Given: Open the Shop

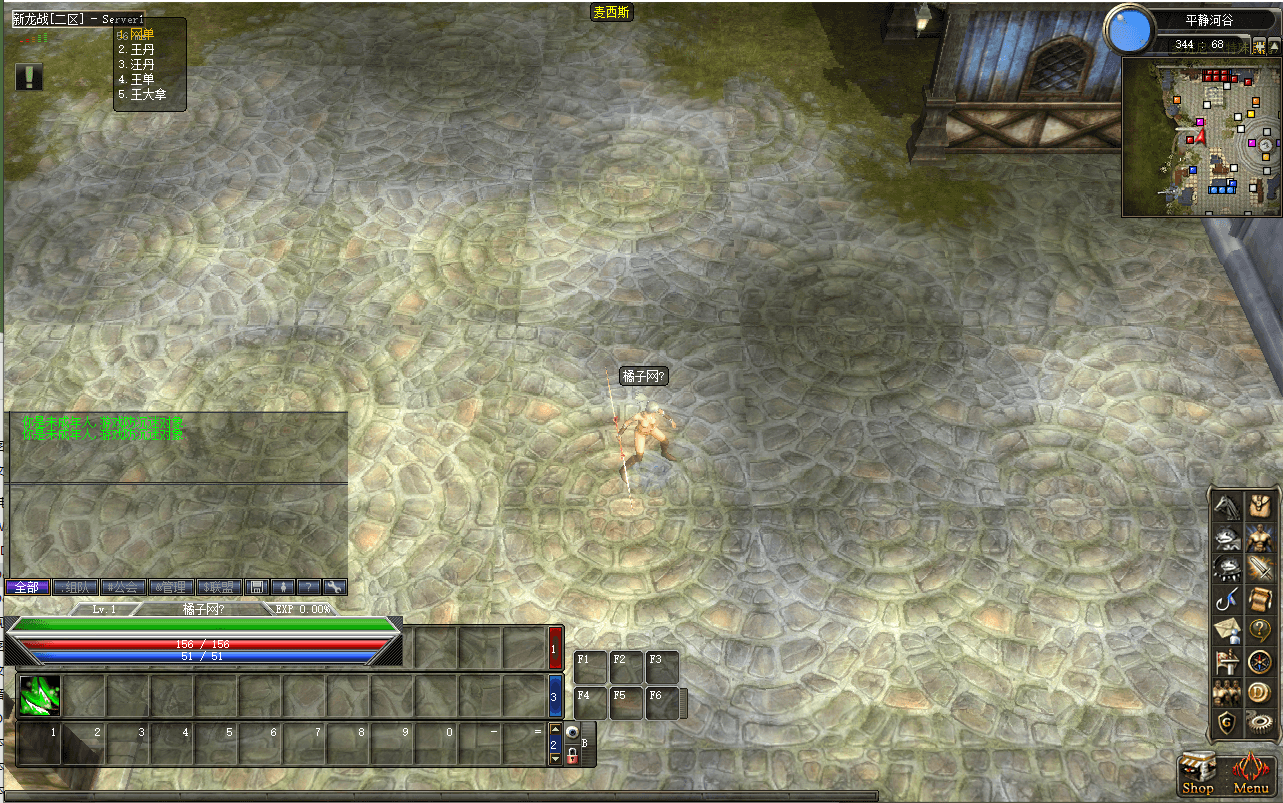Looking at the screenshot, I should [x=1198, y=774].
